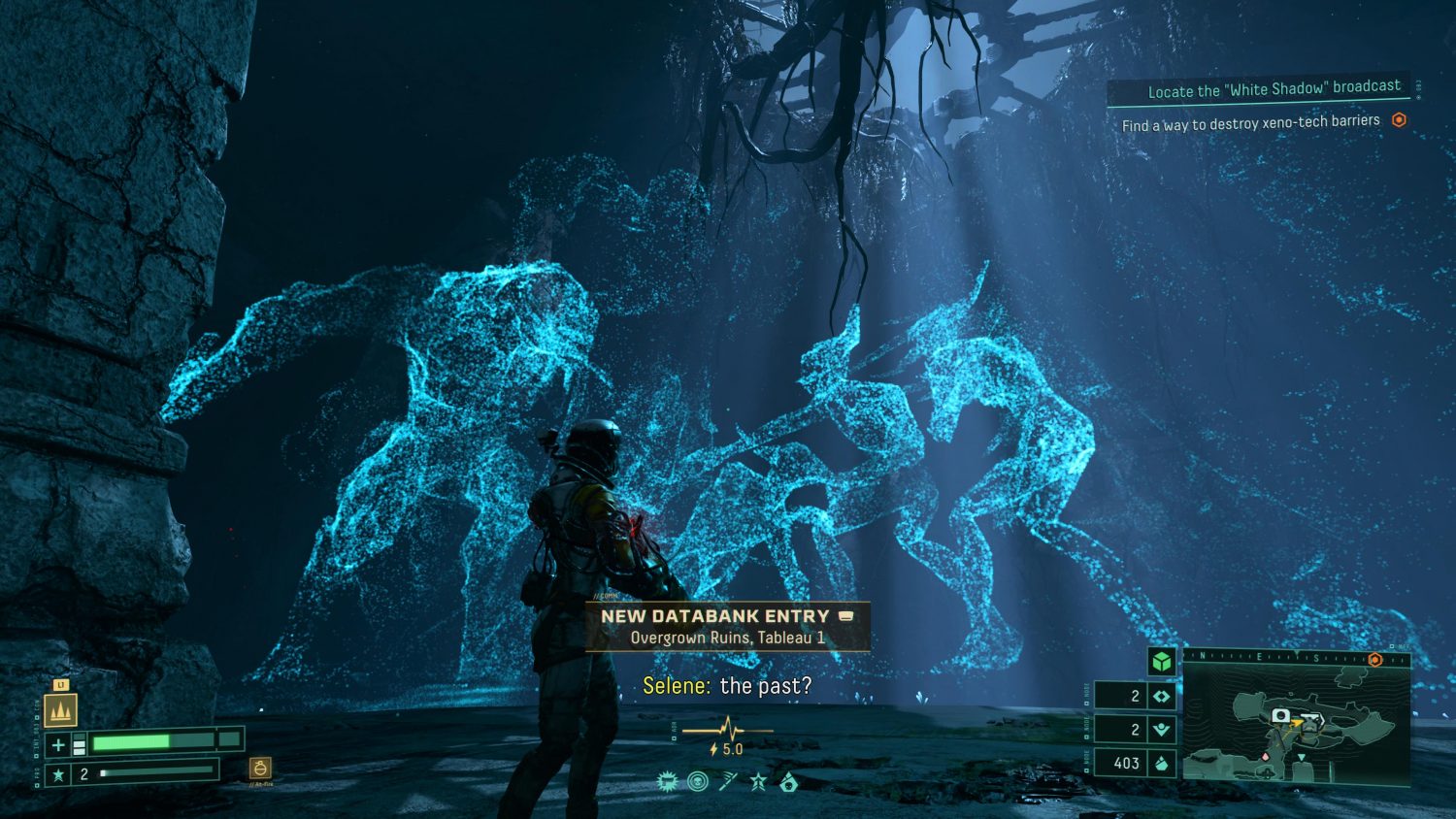Click the slashing blade artifact icon
The height and width of the screenshot is (819, 1456).
tap(728, 781)
